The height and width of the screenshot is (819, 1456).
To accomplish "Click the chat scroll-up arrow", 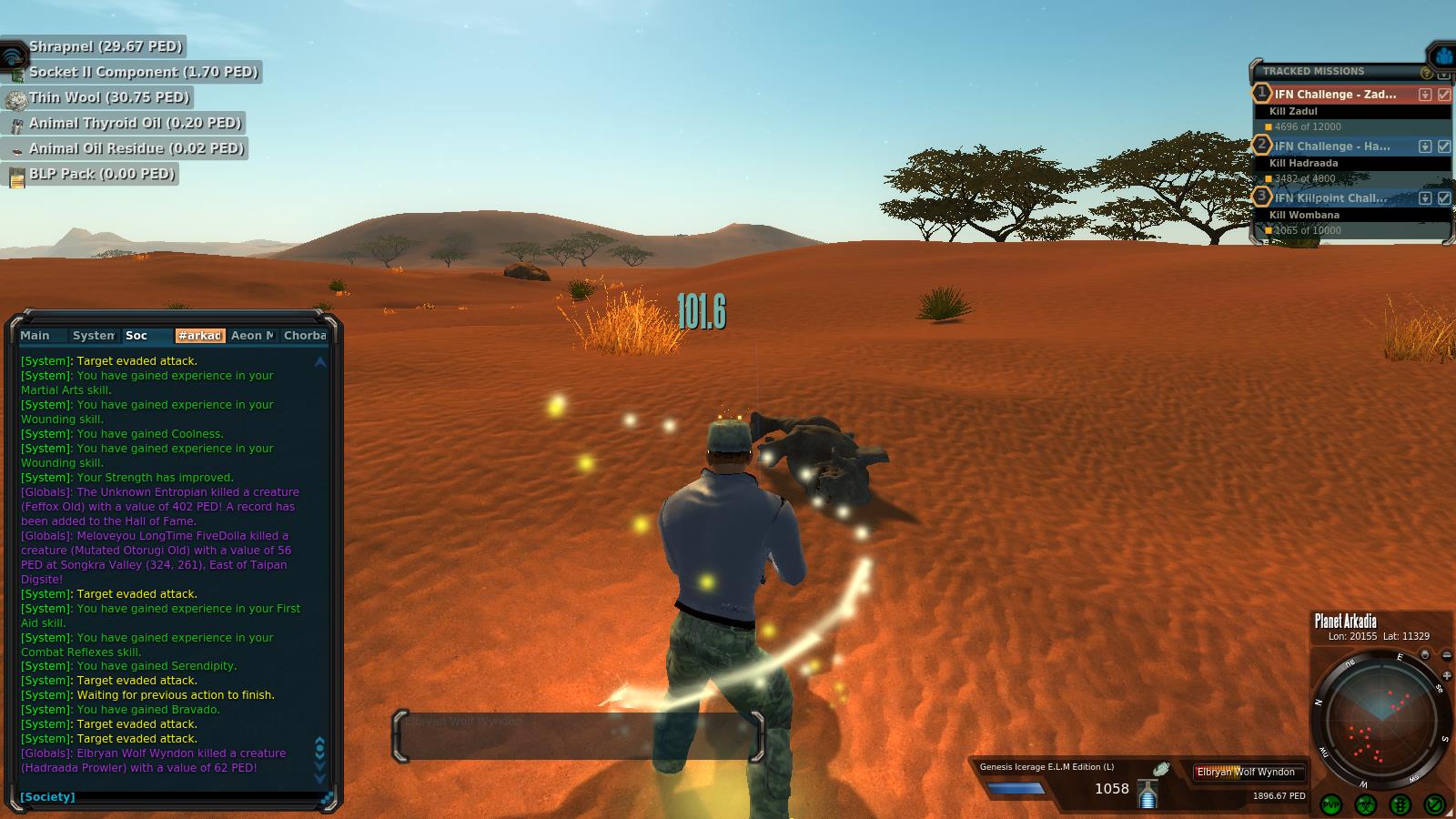I will pyautogui.click(x=319, y=362).
